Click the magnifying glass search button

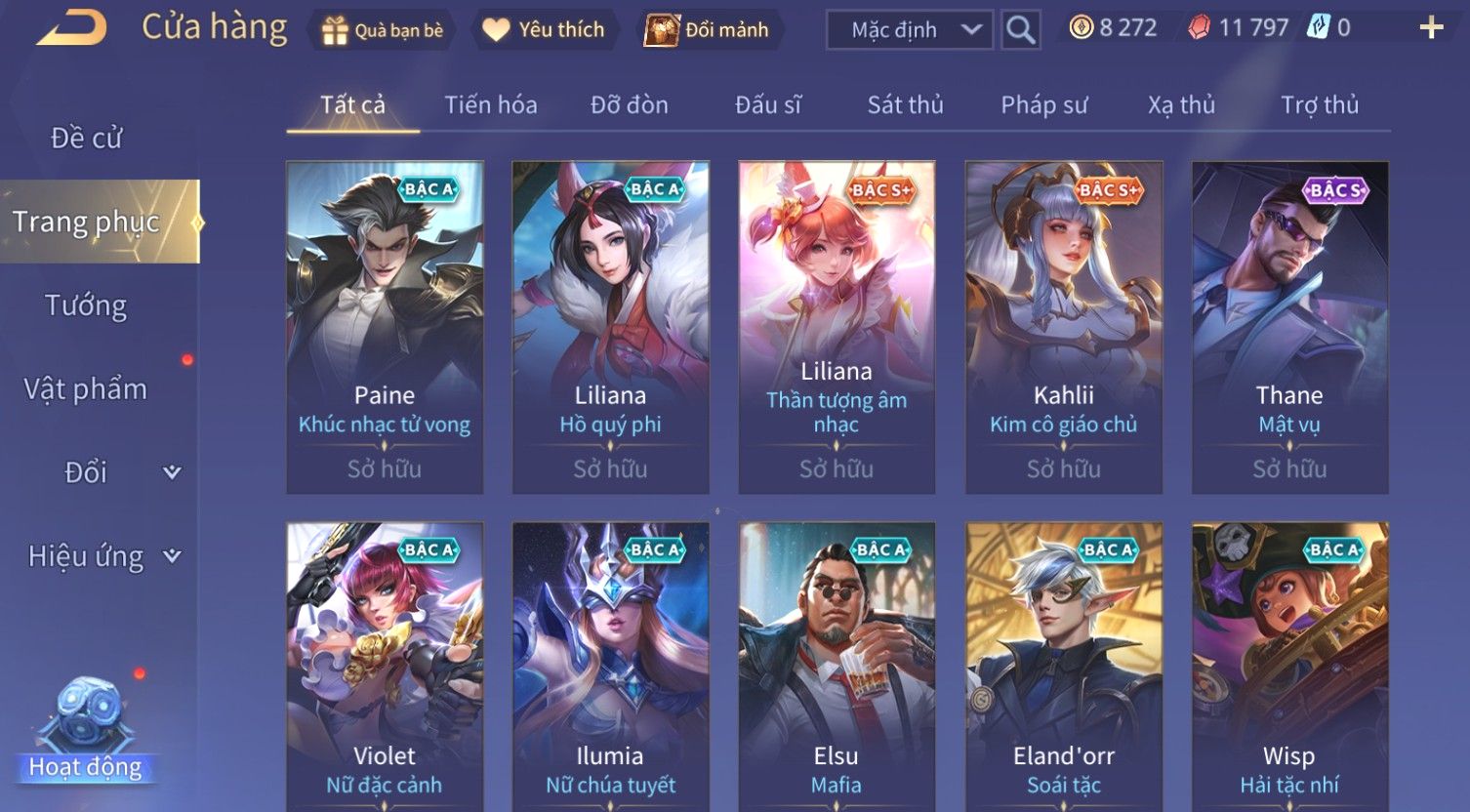[x=1020, y=30]
